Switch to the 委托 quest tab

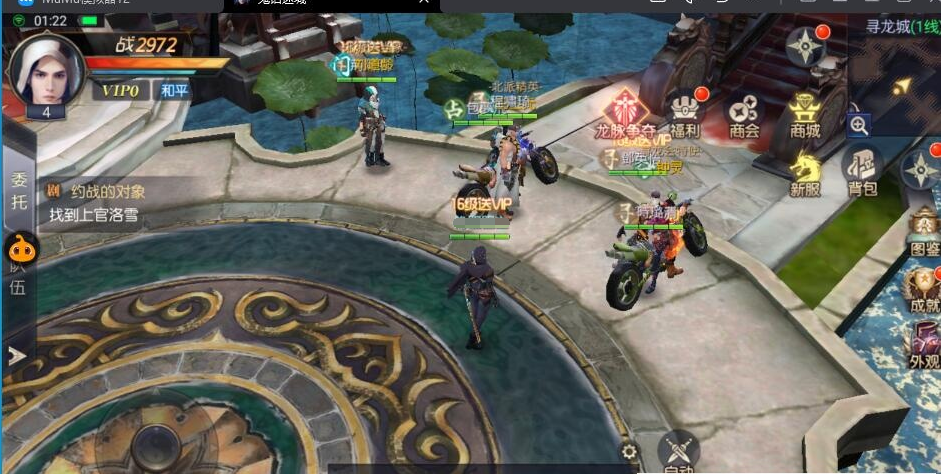coord(19,191)
